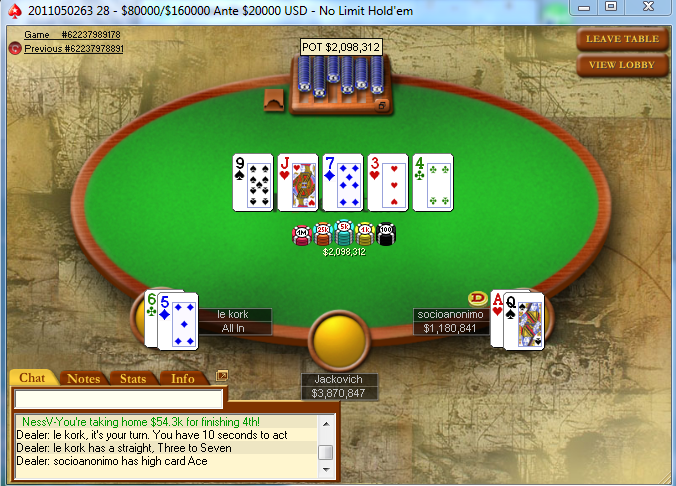
Task: Pop out the chat panel with the arrow icon
Action: pos(222,376)
